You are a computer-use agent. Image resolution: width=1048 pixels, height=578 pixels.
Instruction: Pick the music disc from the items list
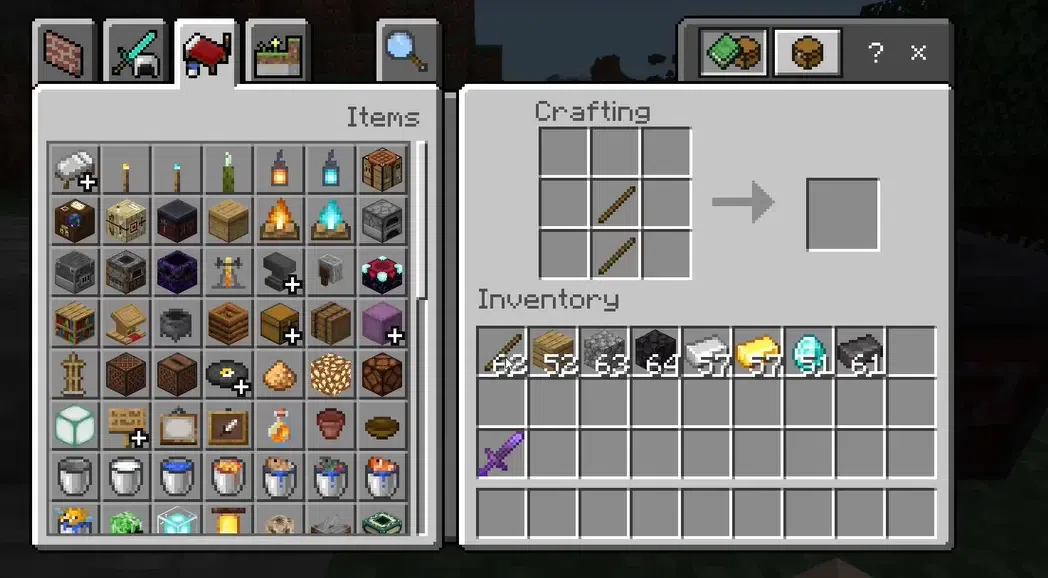coord(228,374)
